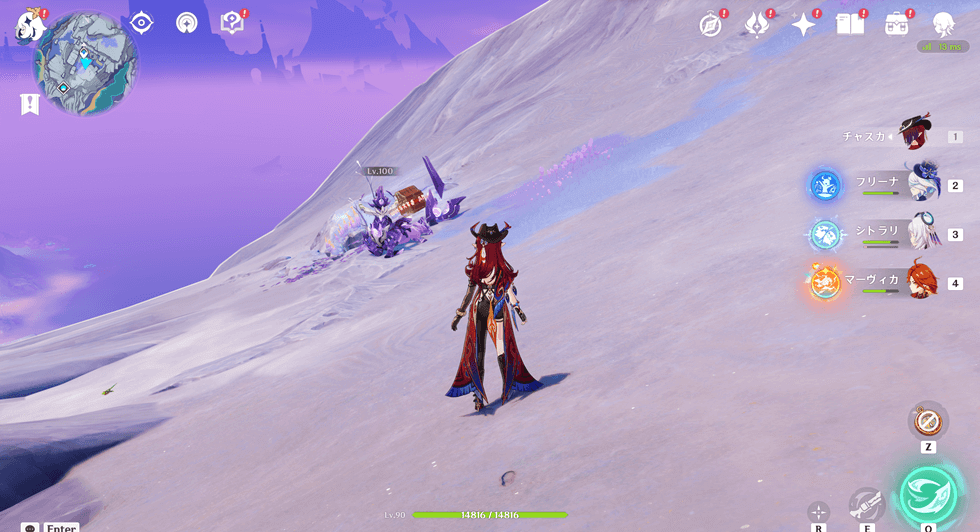Switch to party member フリーナ
This screenshot has height=532, width=980.
920,185
